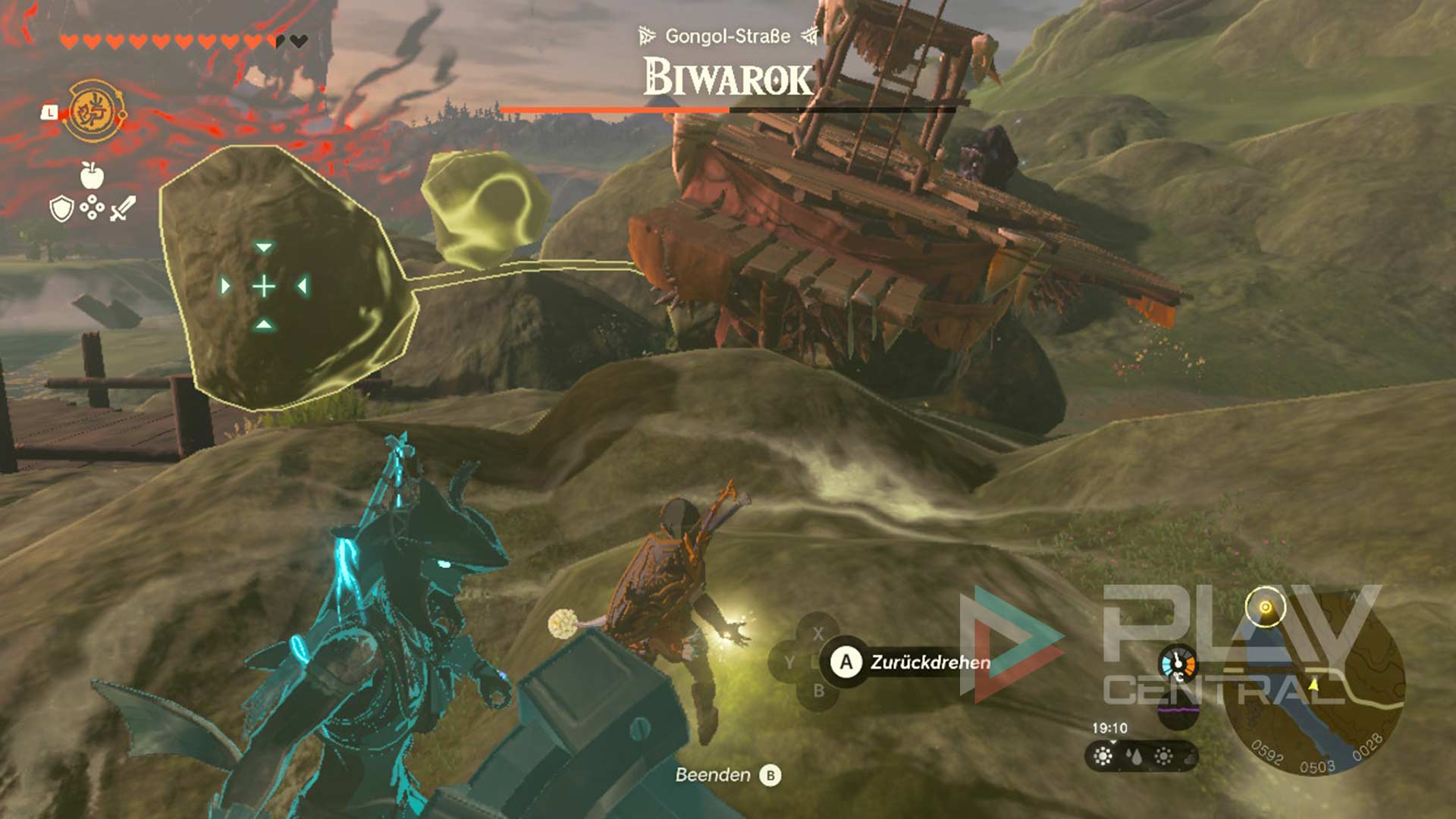Choose the shield quick-select icon
Screen dimensions: 1456x819
tap(61, 208)
